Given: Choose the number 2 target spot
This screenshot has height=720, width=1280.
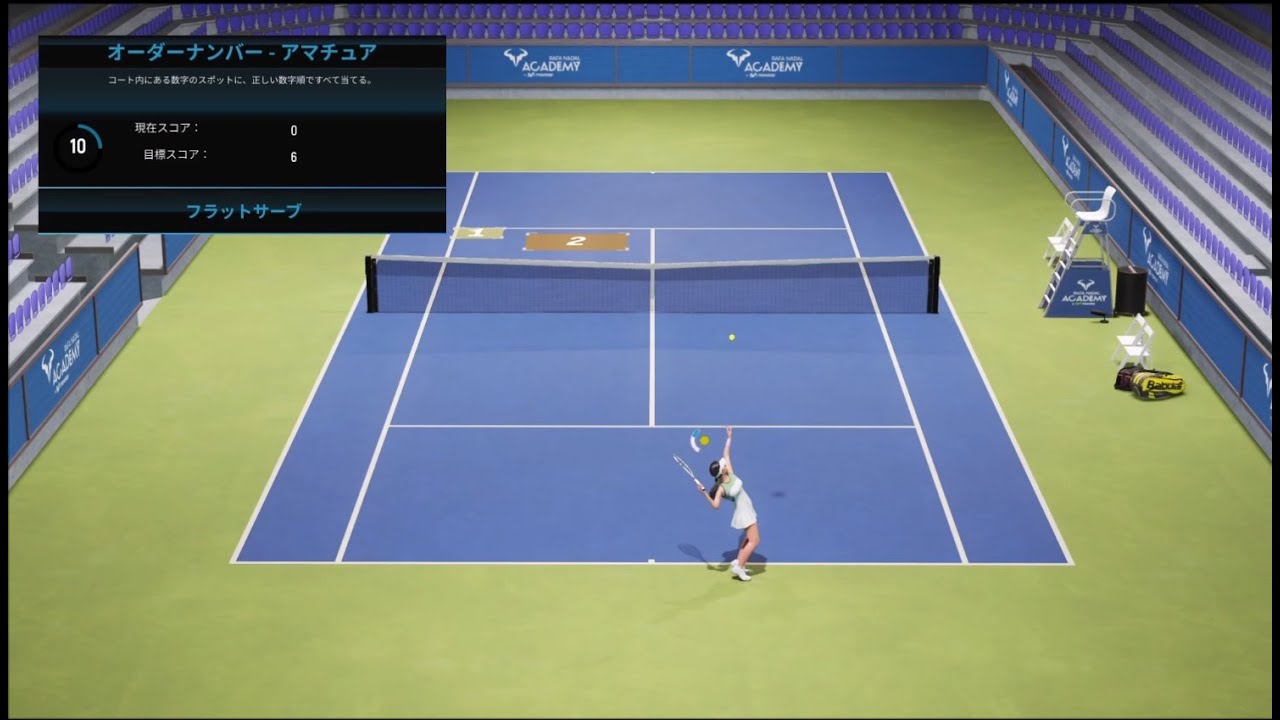Looking at the screenshot, I should pyautogui.click(x=576, y=241).
